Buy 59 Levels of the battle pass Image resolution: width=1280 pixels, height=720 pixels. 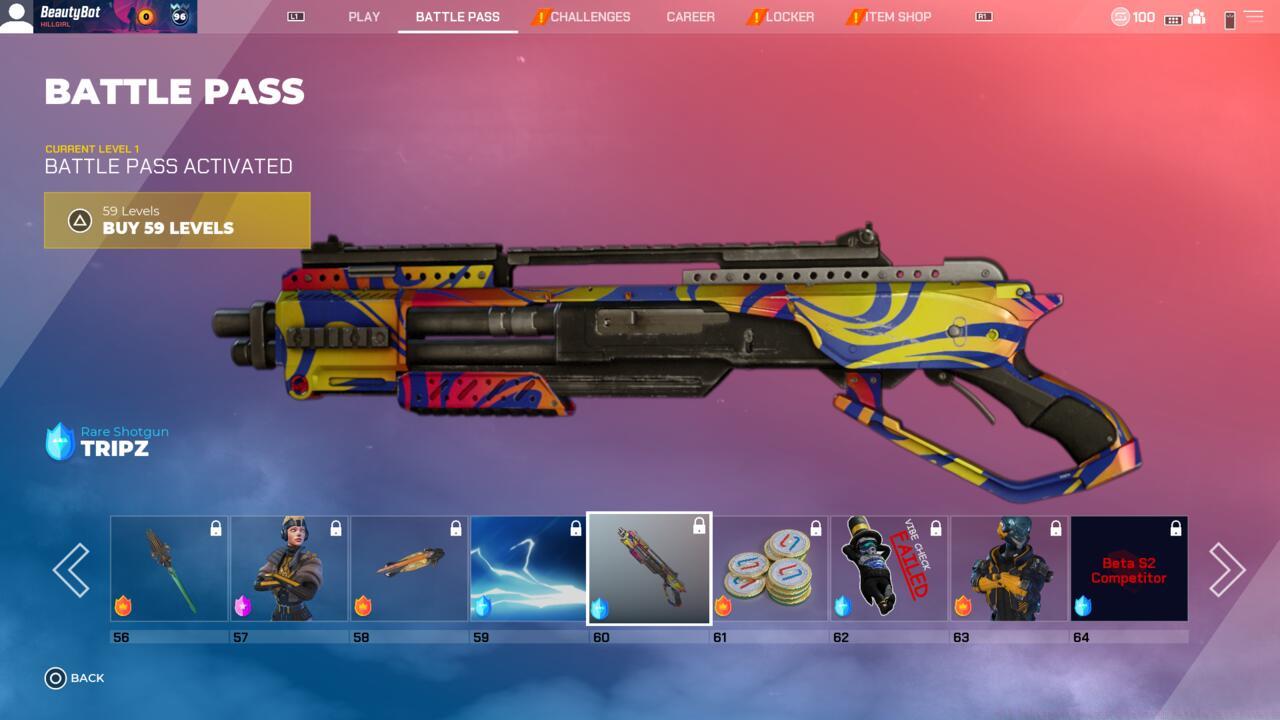(177, 220)
